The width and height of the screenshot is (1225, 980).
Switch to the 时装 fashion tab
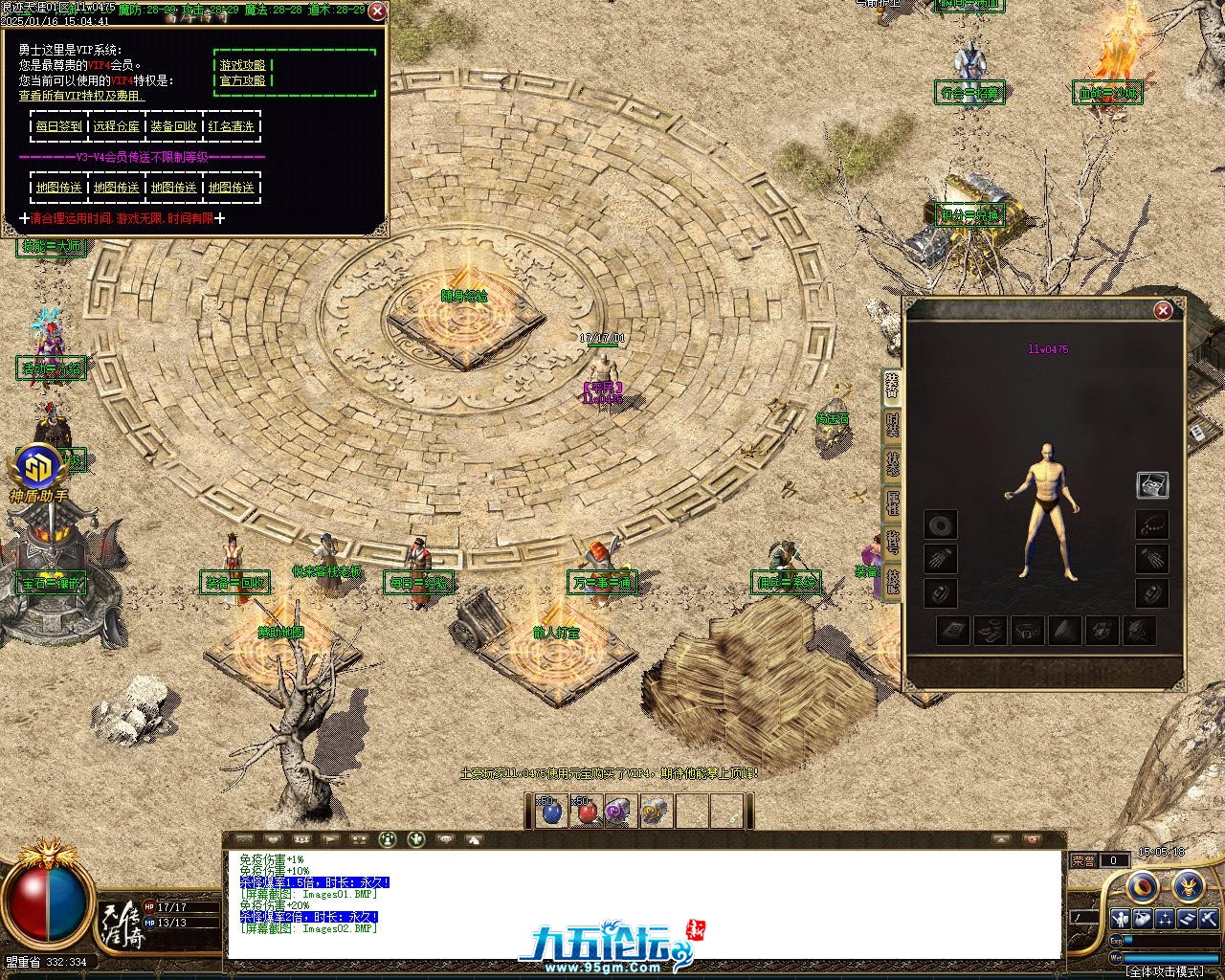(x=892, y=423)
